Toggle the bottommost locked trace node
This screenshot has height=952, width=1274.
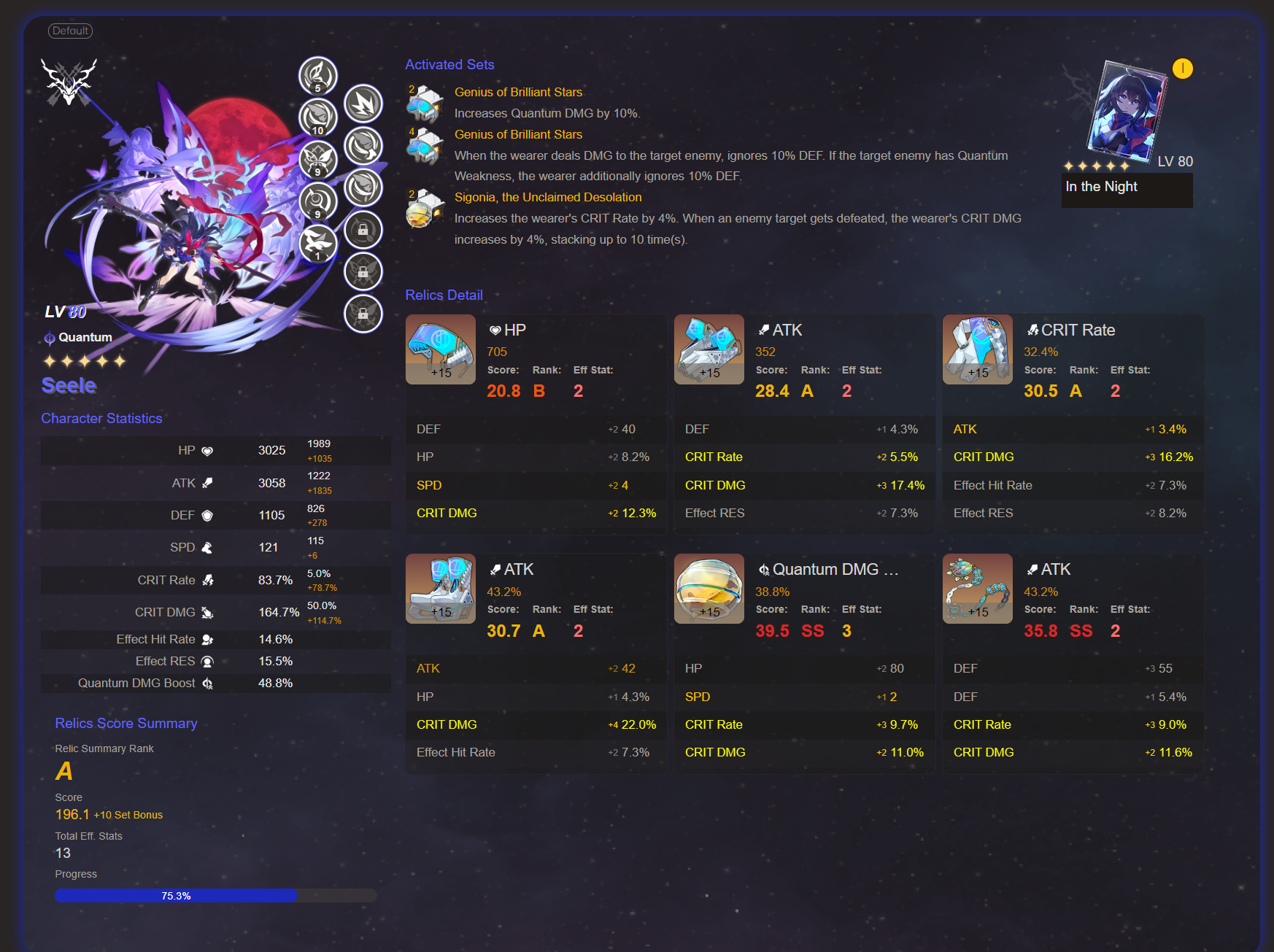point(363,314)
